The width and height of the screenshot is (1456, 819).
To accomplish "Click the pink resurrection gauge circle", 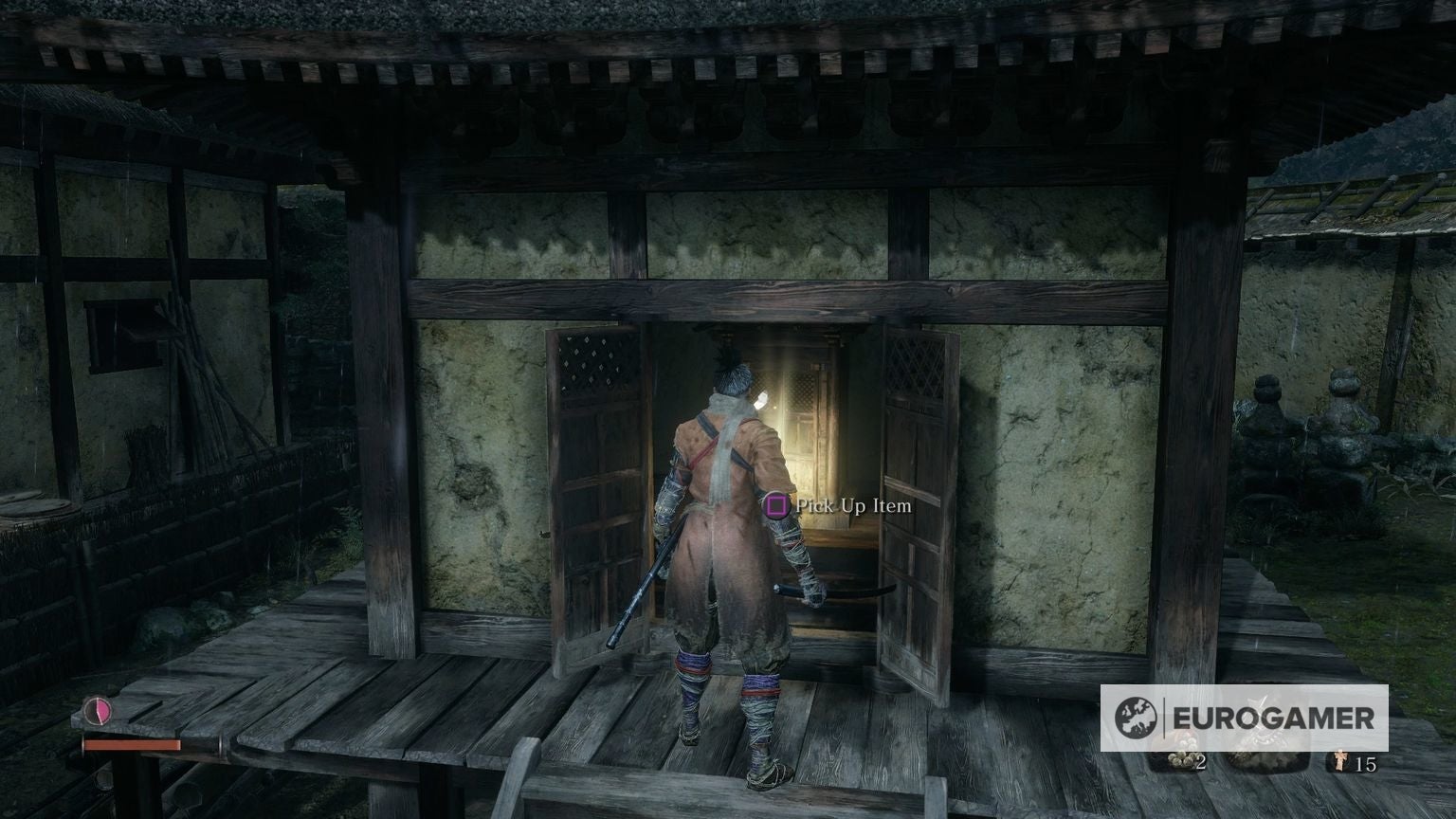I will coord(99,710).
